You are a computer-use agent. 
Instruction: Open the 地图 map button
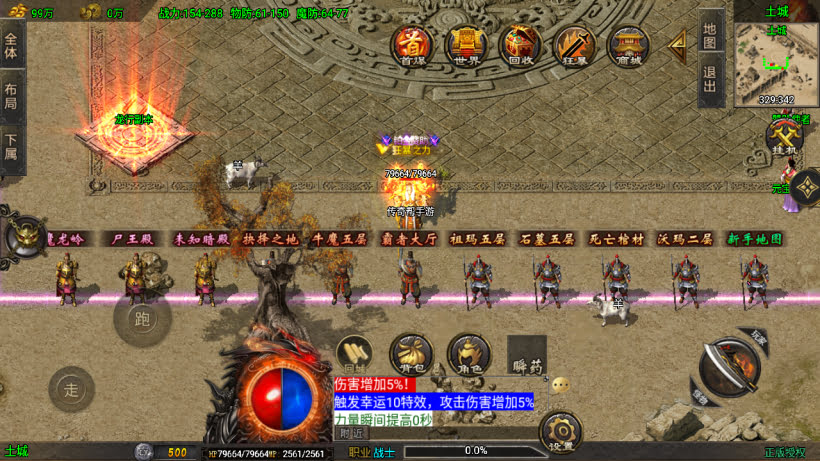tap(710, 36)
